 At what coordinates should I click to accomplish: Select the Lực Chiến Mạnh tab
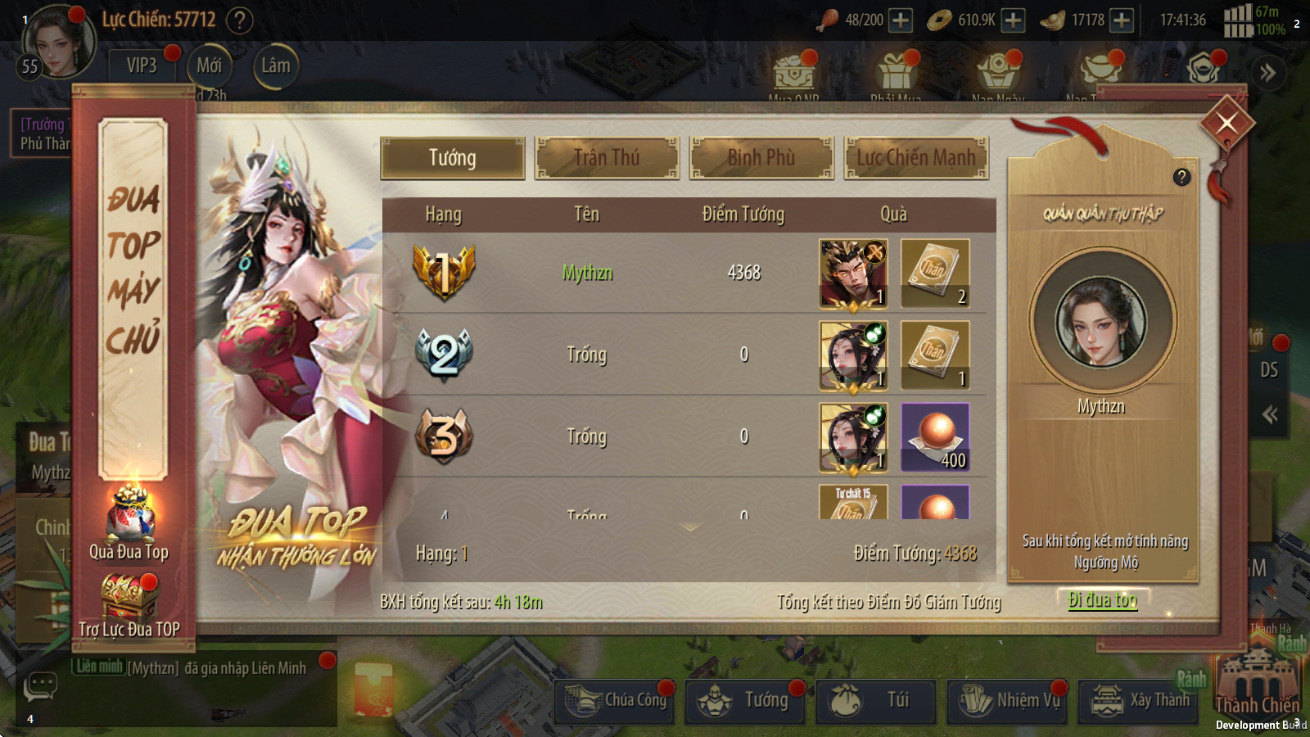pos(916,158)
